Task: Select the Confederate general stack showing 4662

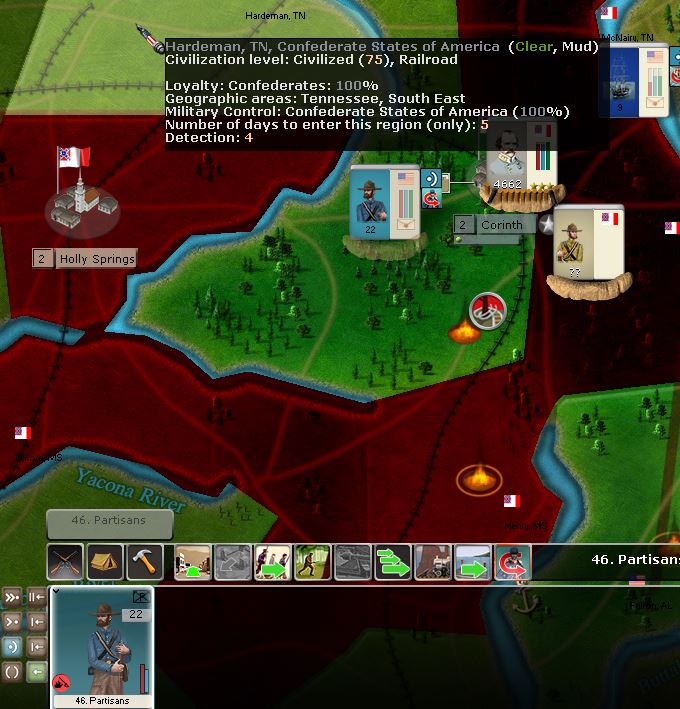Action: pyautogui.click(x=516, y=165)
